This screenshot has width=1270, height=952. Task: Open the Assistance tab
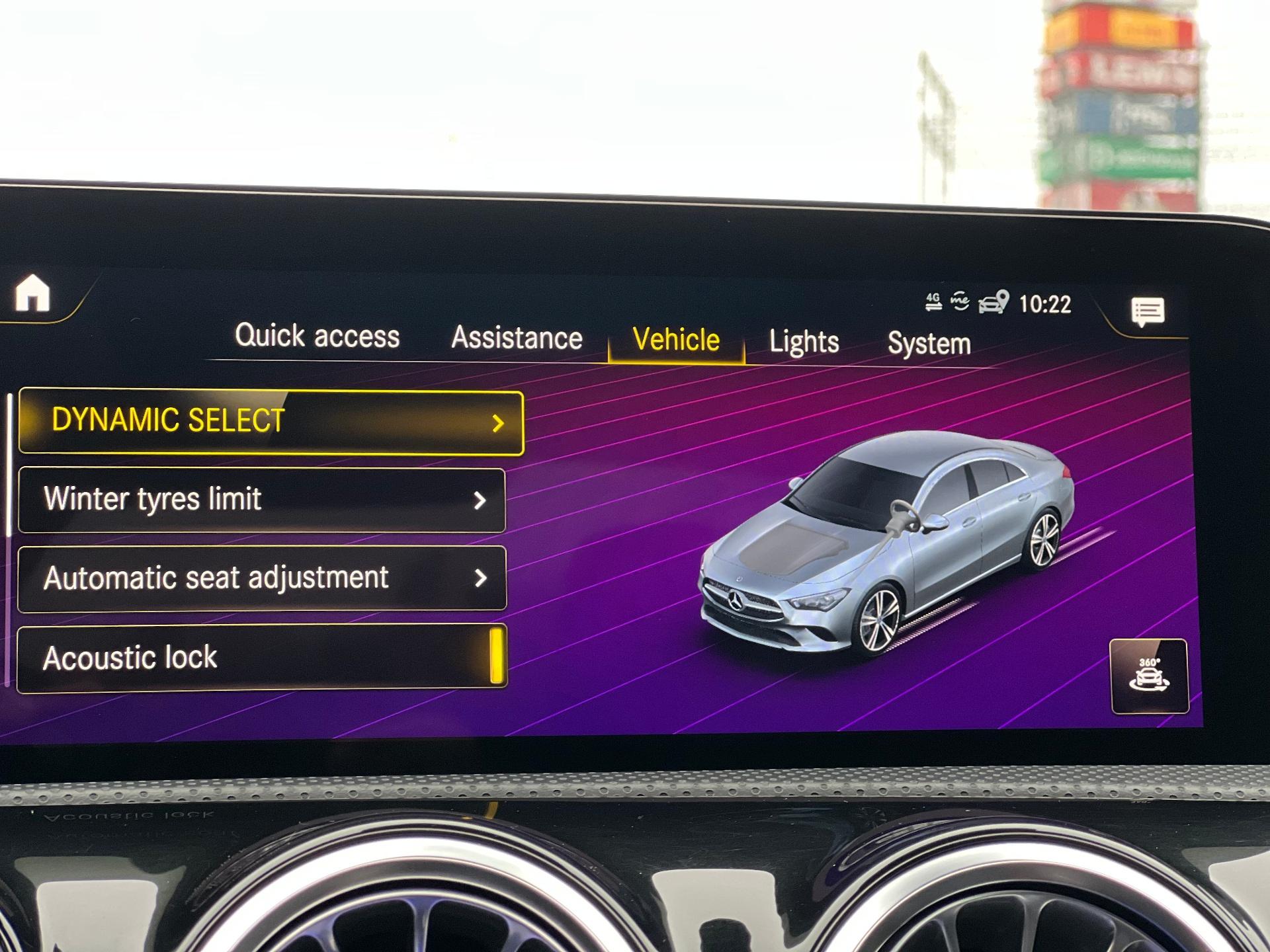click(x=517, y=338)
